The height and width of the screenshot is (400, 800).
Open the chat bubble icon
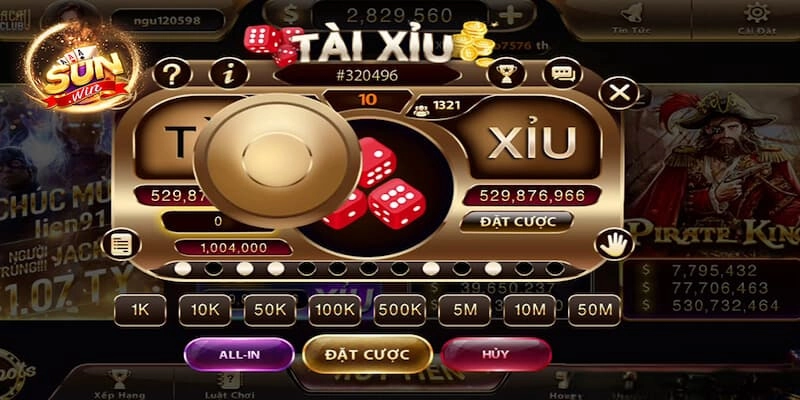coord(565,73)
